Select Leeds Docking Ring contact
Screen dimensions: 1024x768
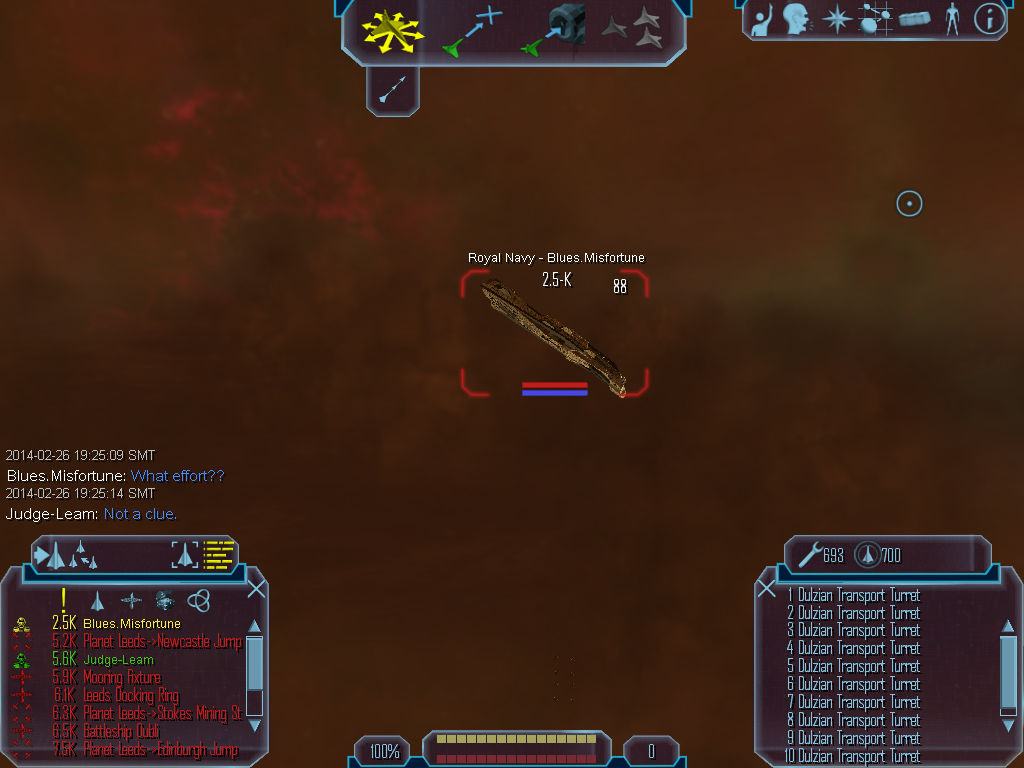[131, 696]
